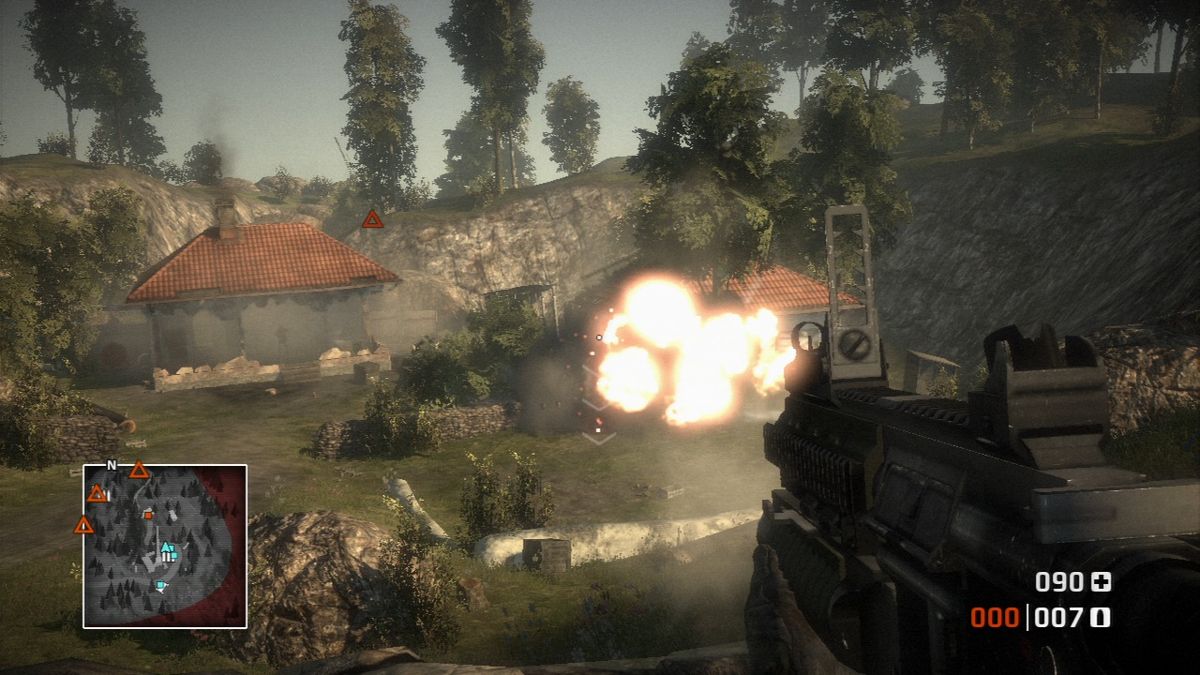Image resolution: width=1200 pixels, height=675 pixels.
Task: Select the north N marker on the minimap
Action: tap(111, 465)
